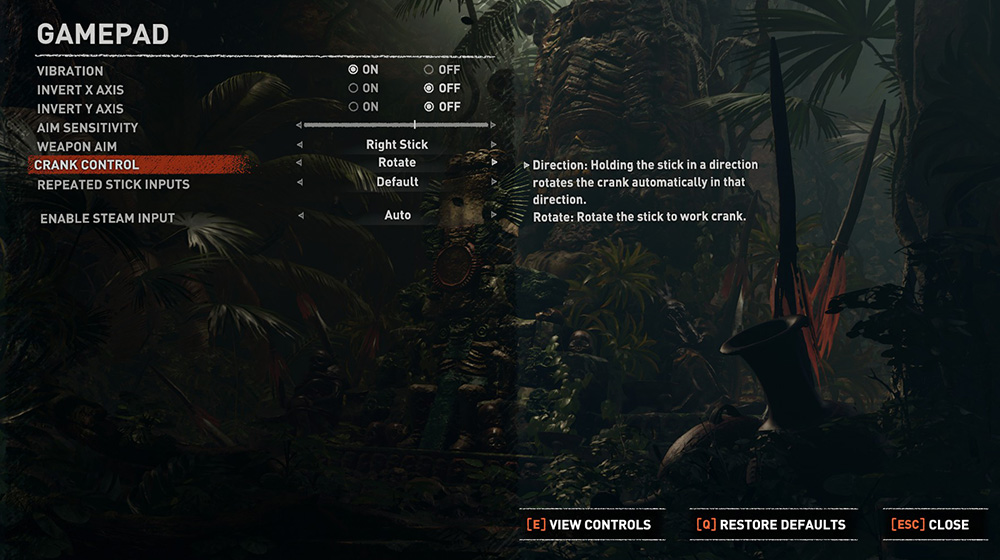Close the Gamepad menu
Image resolution: width=1000 pixels, height=560 pixels.
930,524
